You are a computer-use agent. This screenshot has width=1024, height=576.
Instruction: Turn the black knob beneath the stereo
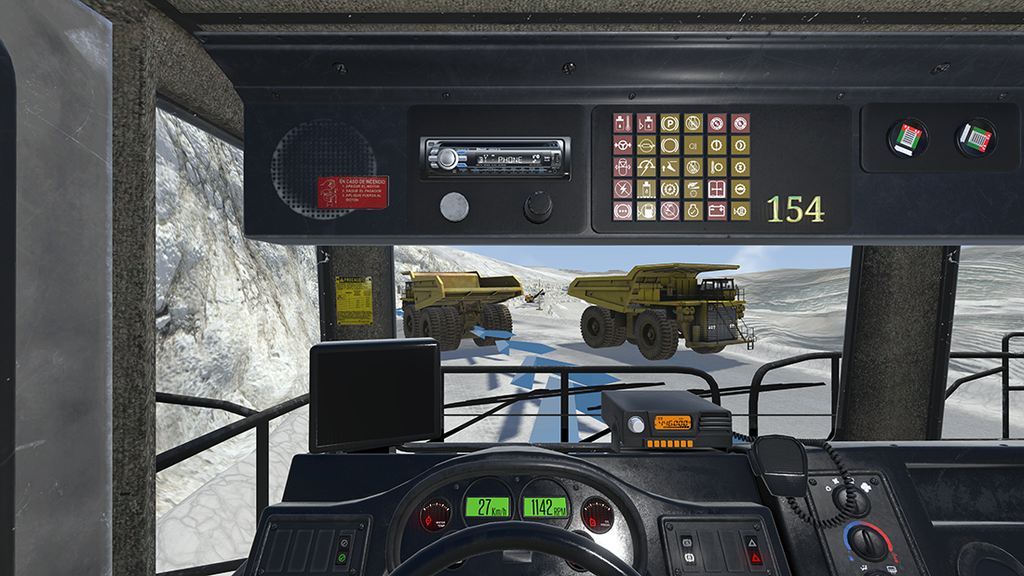[538, 207]
